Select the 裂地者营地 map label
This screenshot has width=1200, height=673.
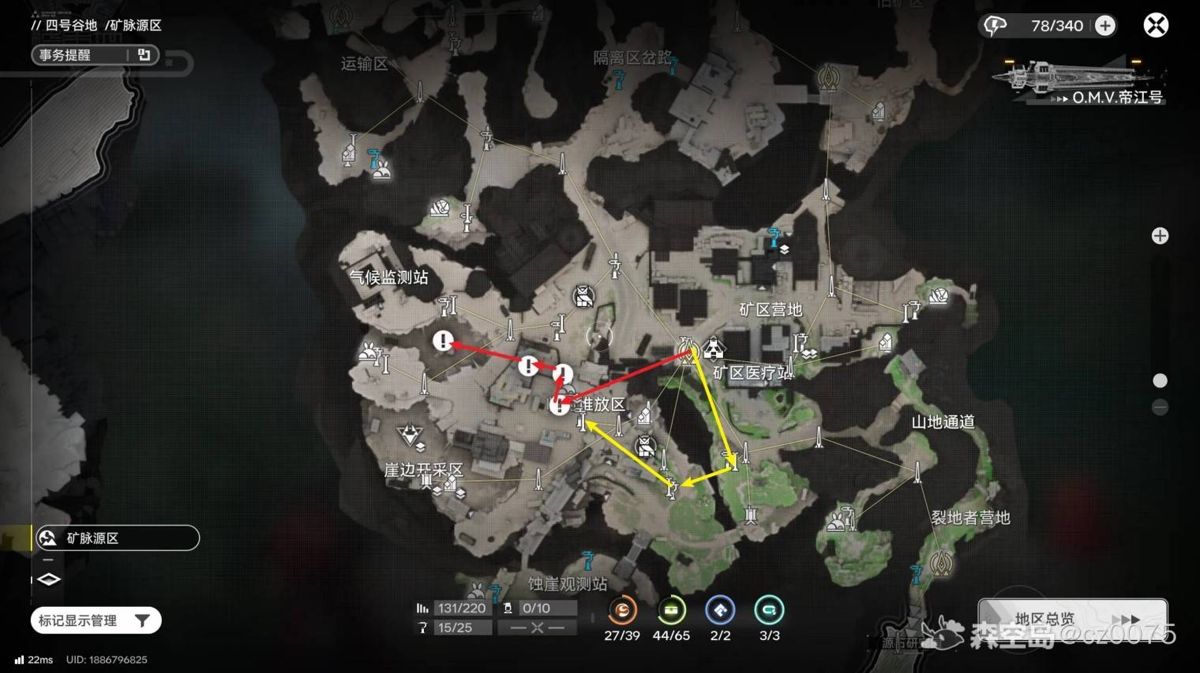click(x=971, y=518)
